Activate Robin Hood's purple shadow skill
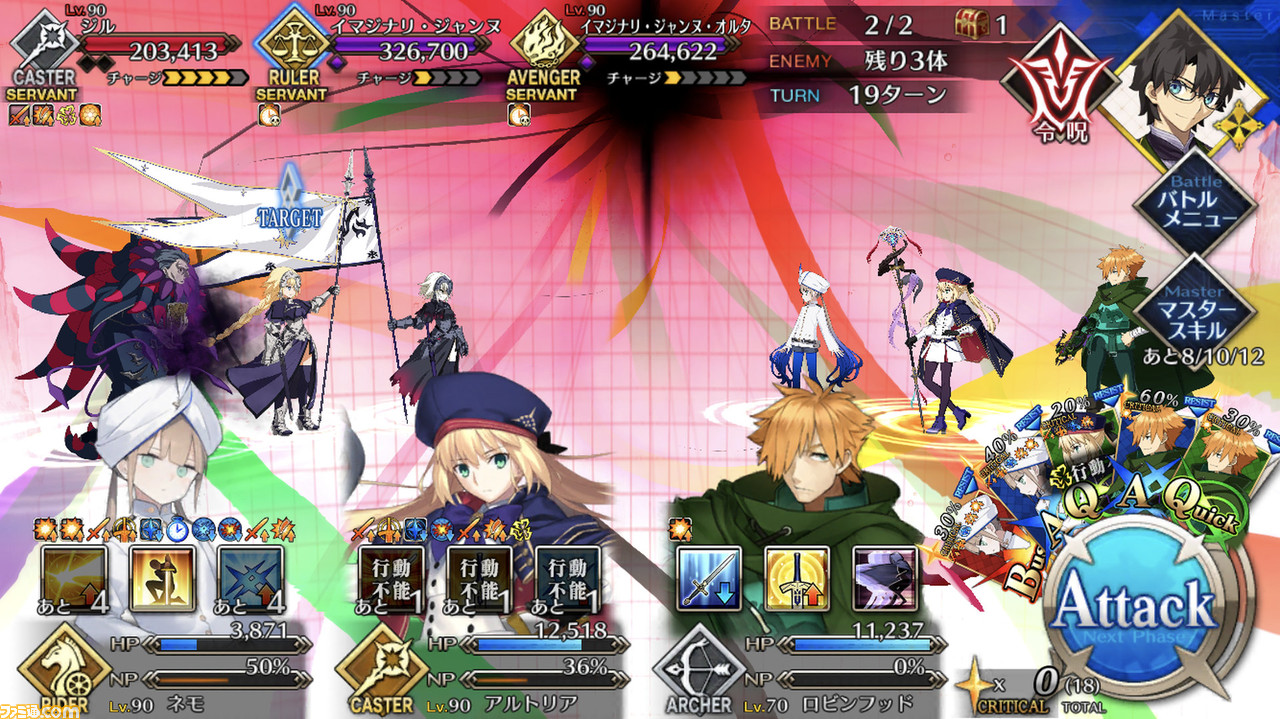The width and height of the screenshot is (1280, 719). (x=885, y=580)
